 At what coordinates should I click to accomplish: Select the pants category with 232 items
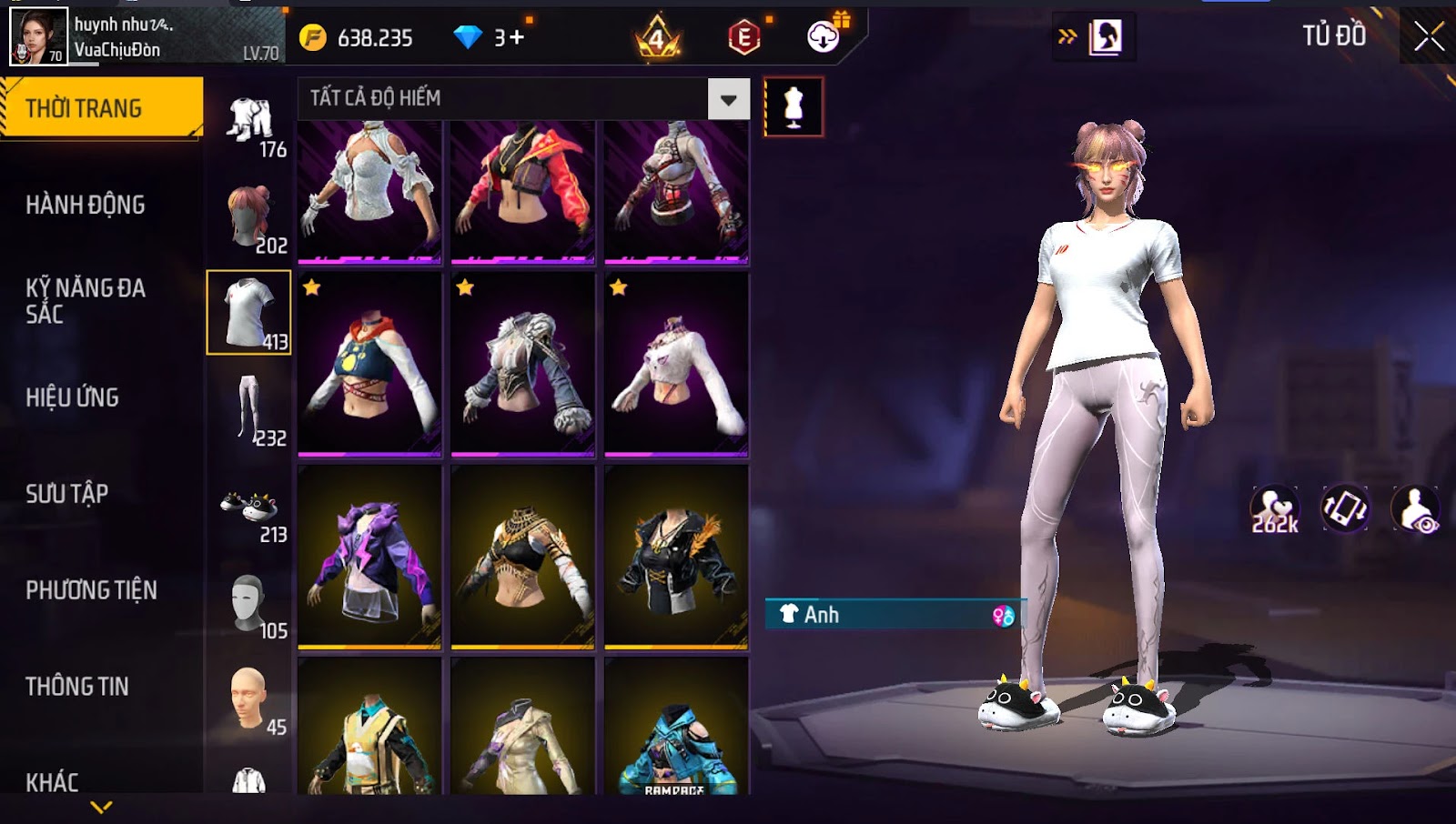click(250, 411)
